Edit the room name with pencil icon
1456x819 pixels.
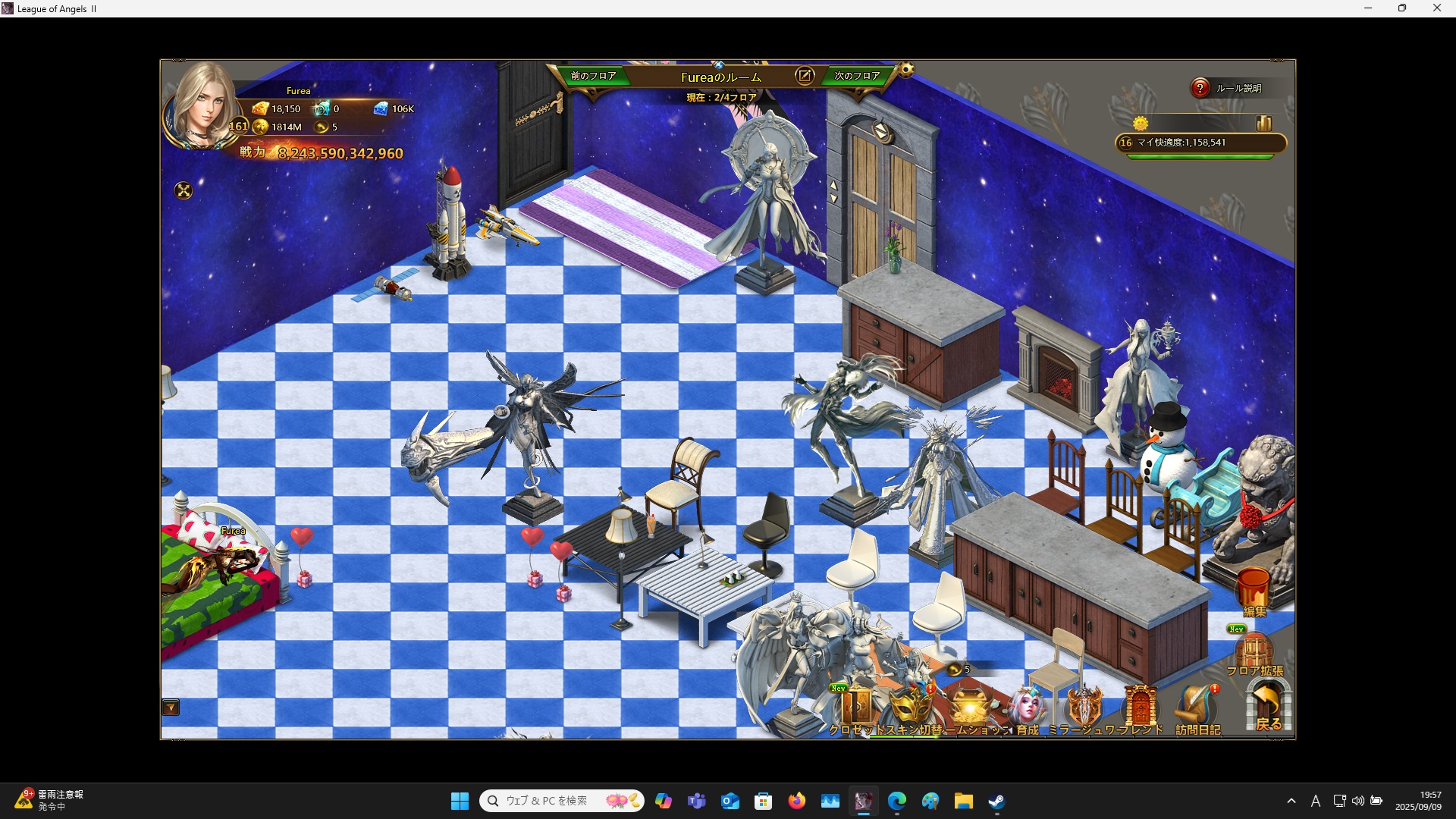(x=805, y=76)
